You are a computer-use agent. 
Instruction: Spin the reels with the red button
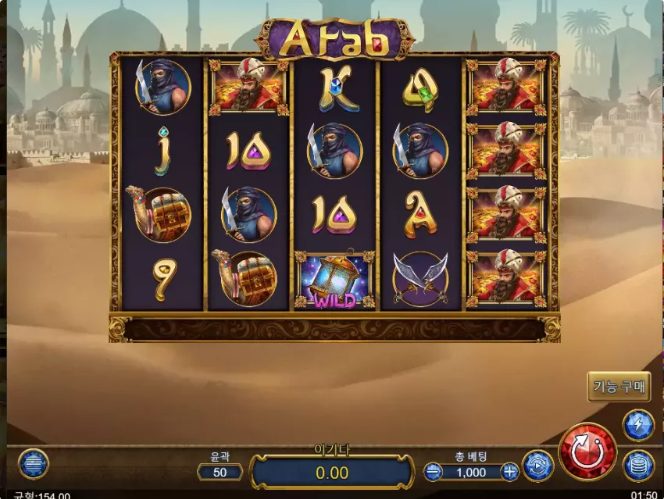(588, 452)
